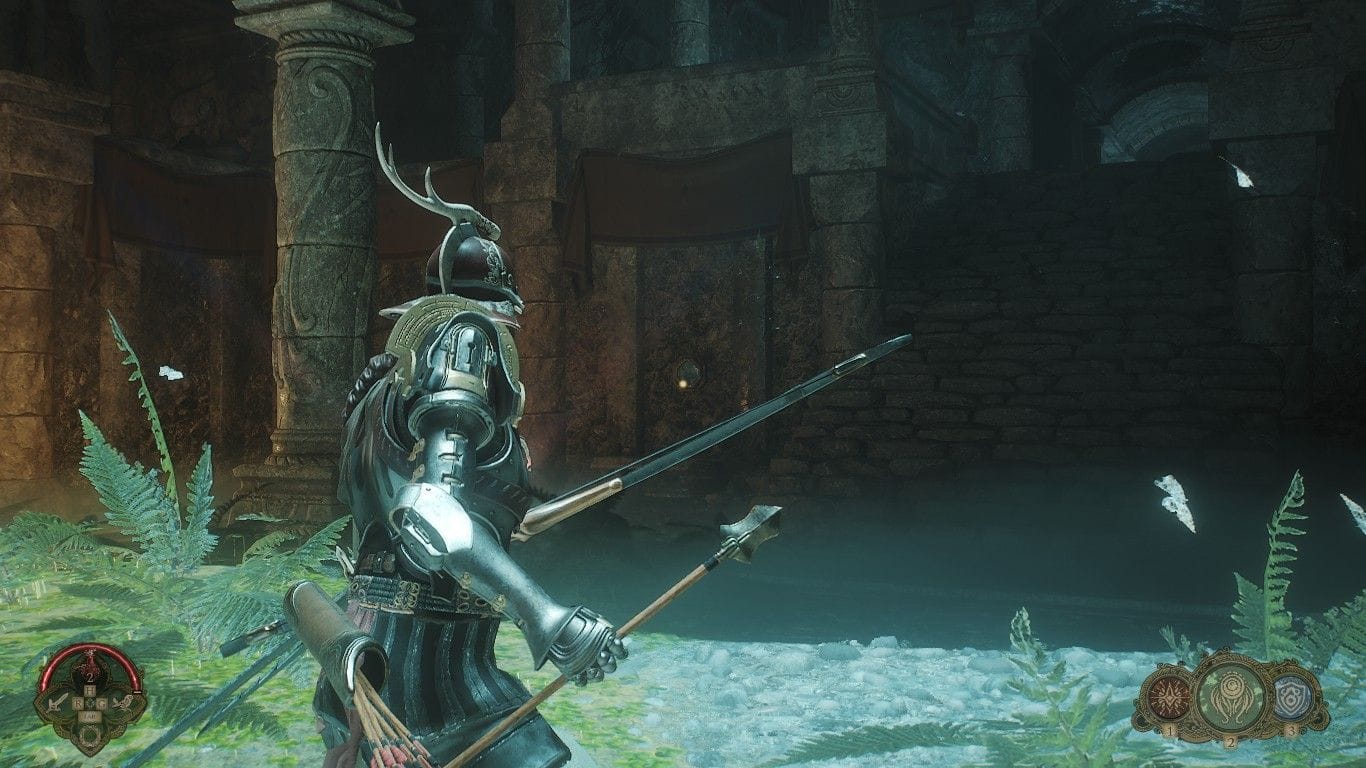Viewport: 1366px width, 768px height.
Task: Click the H quick-slot marker
Action: [x=91, y=689]
